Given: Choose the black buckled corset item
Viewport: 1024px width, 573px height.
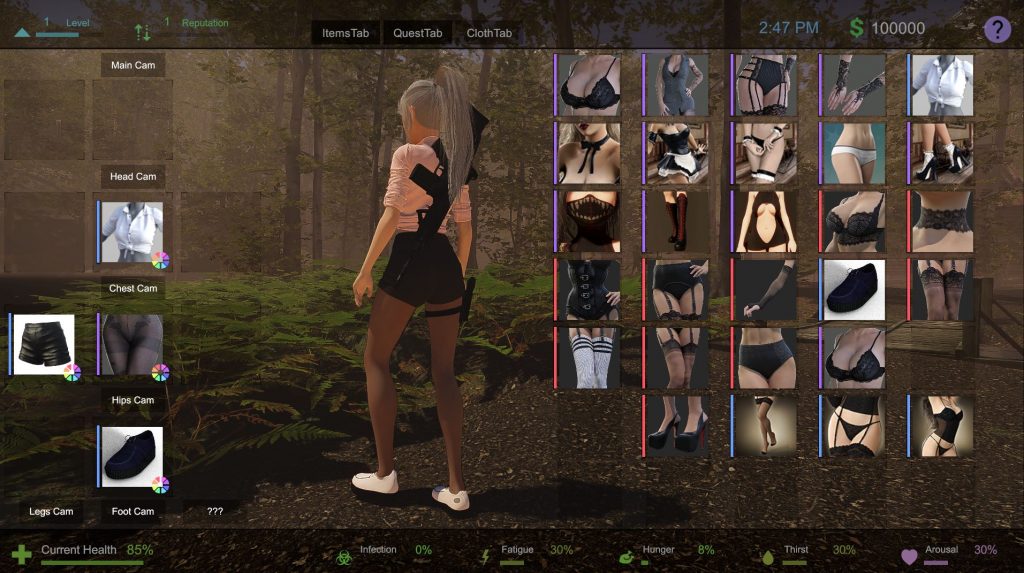Looking at the screenshot, I should click(x=588, y=290).
